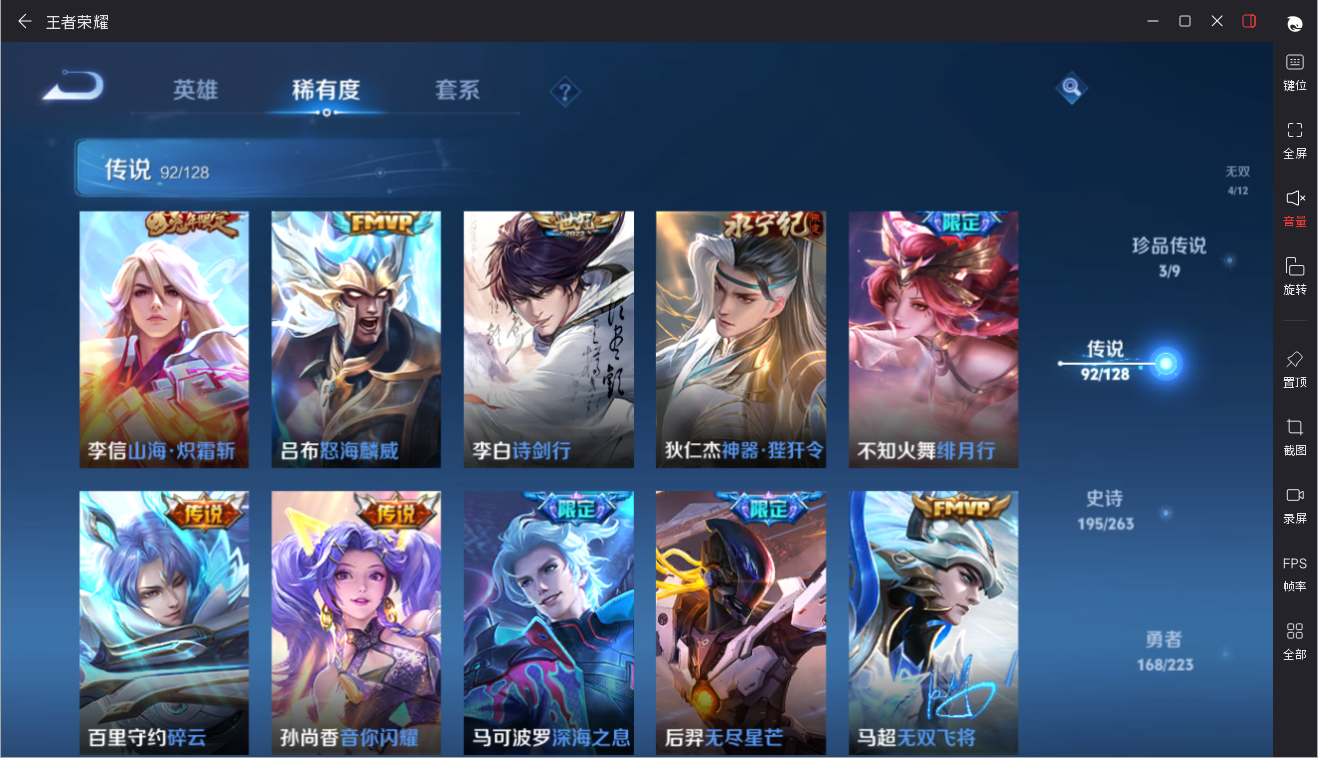Jump to the 史诗 rarity section

pos(1105,508)
